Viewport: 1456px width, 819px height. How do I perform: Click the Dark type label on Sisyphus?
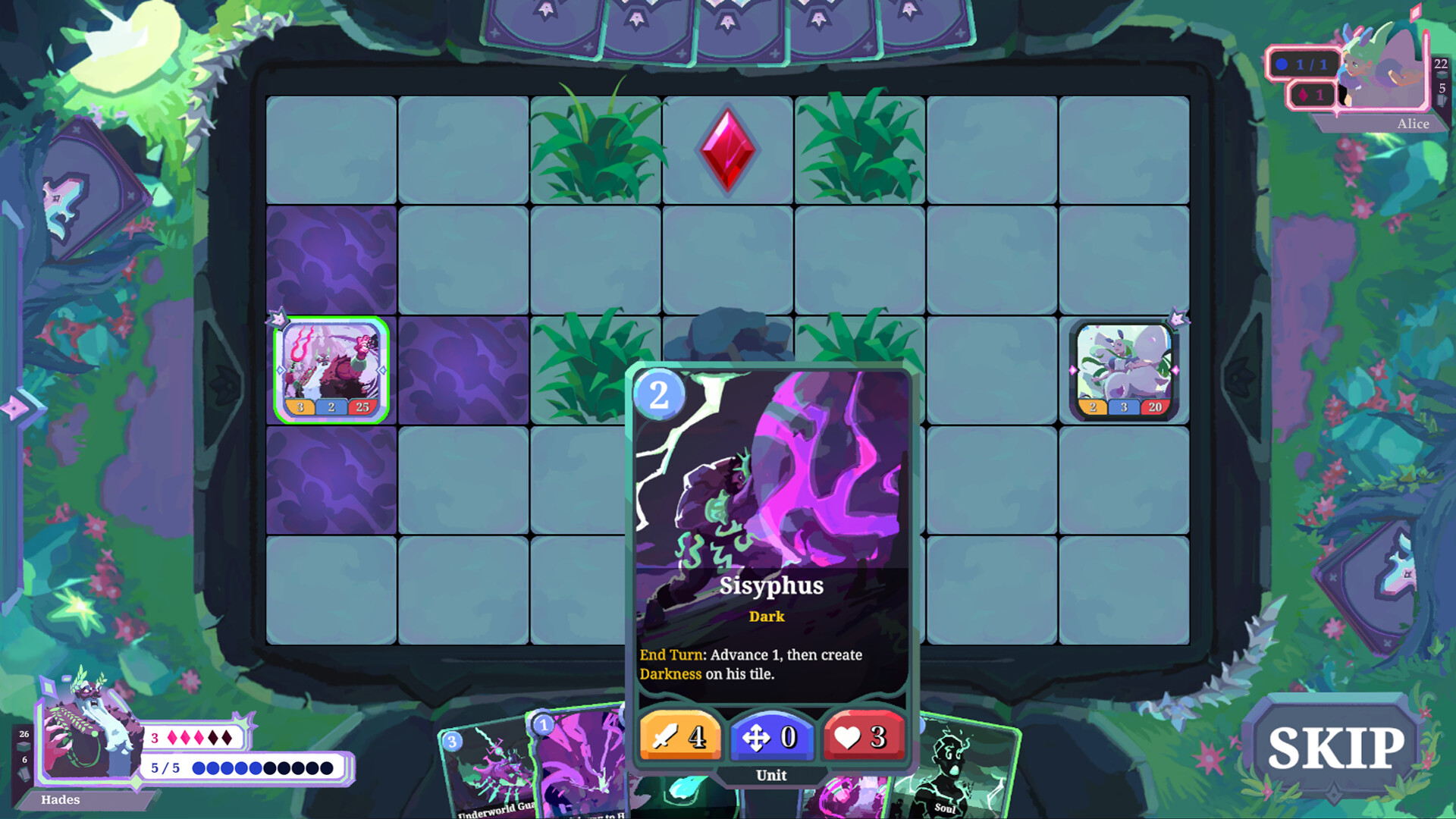(767, 617)
